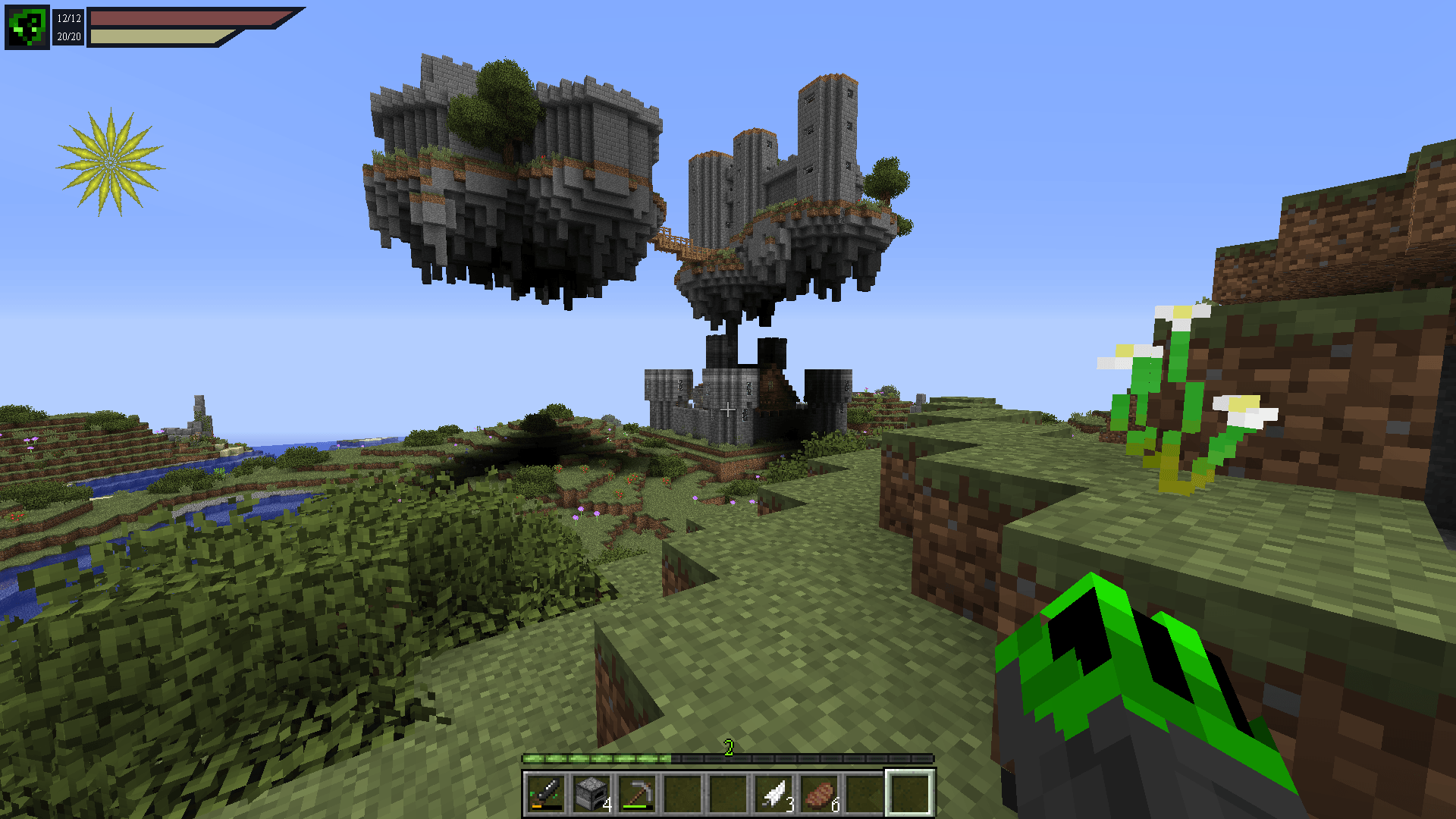This screenshot has width=1456, height=819.
Task: Select the furnace stack in the hotbar
Action: [x=591, y=793]
